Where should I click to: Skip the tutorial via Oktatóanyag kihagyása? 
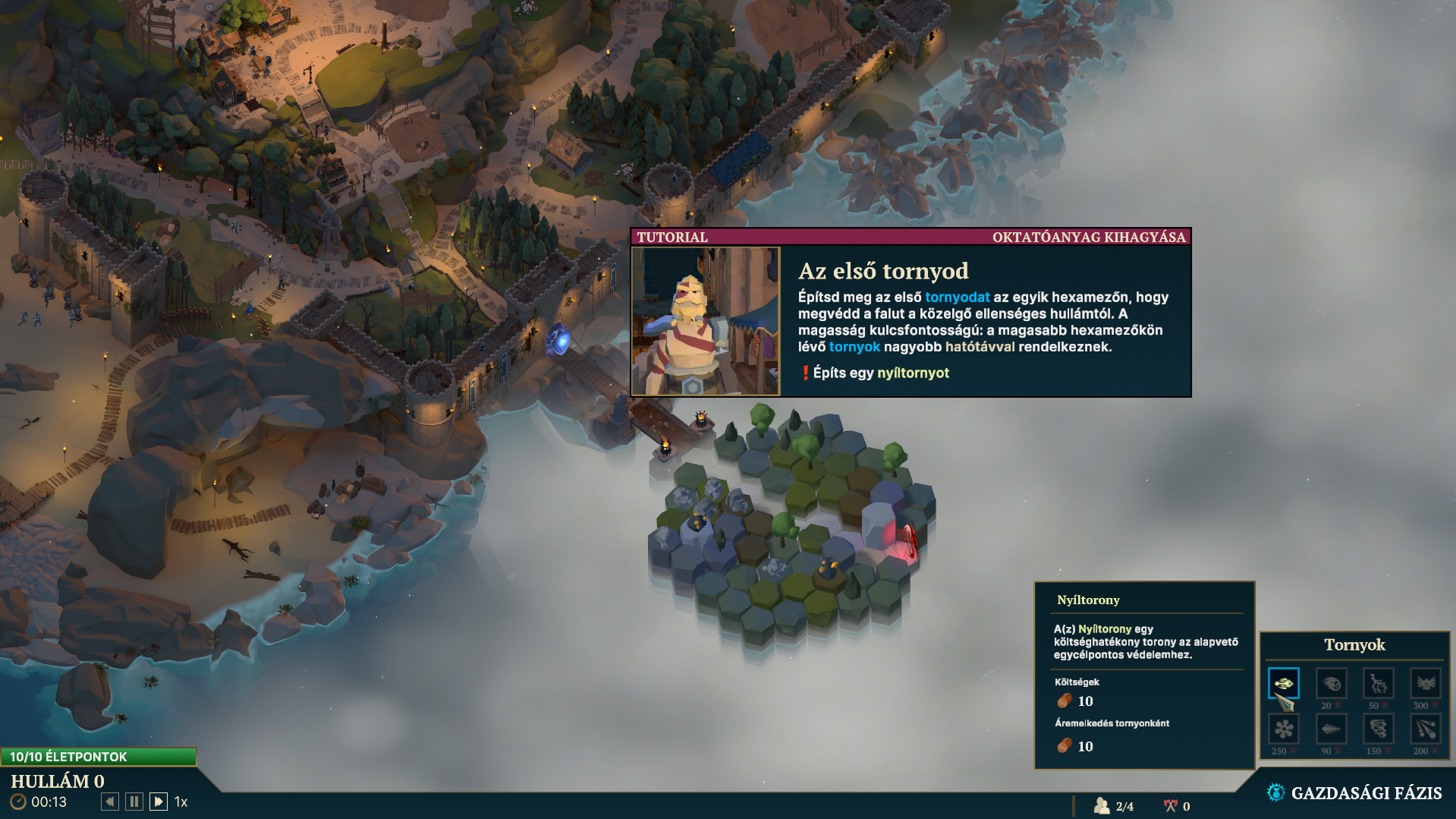(1088, 238)
